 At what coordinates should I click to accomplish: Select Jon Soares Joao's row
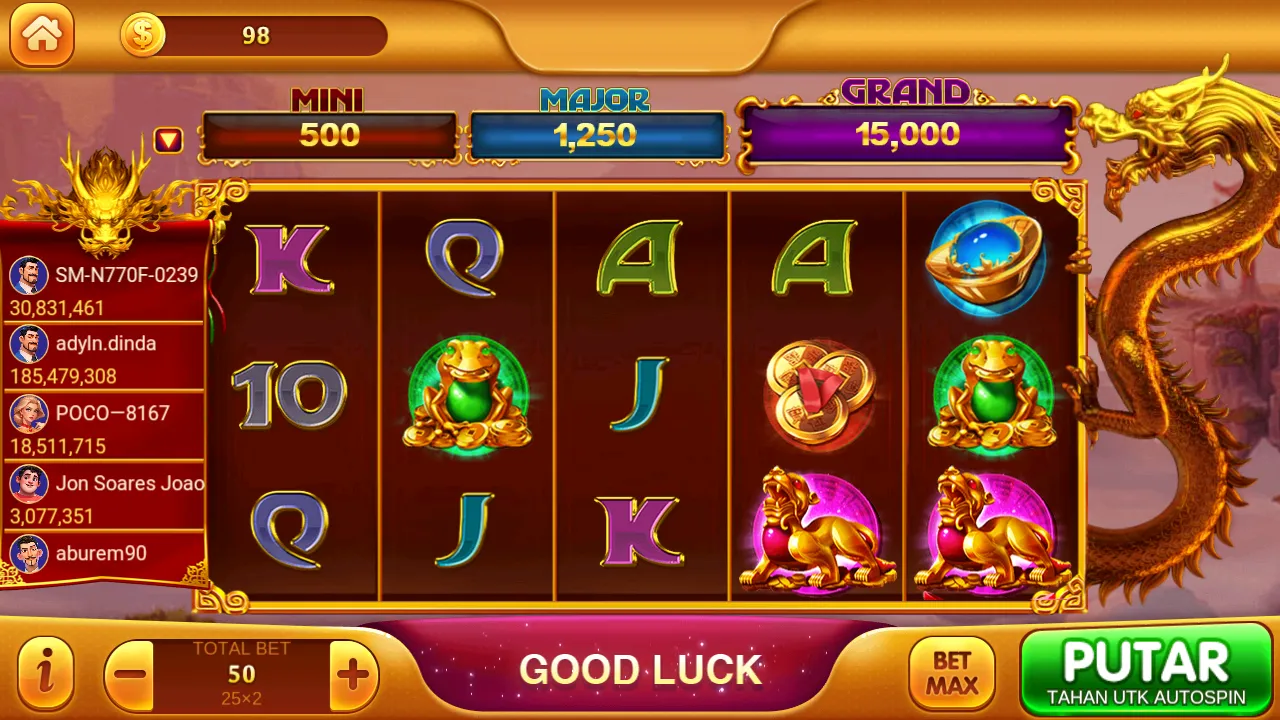[x=104, y=497]
